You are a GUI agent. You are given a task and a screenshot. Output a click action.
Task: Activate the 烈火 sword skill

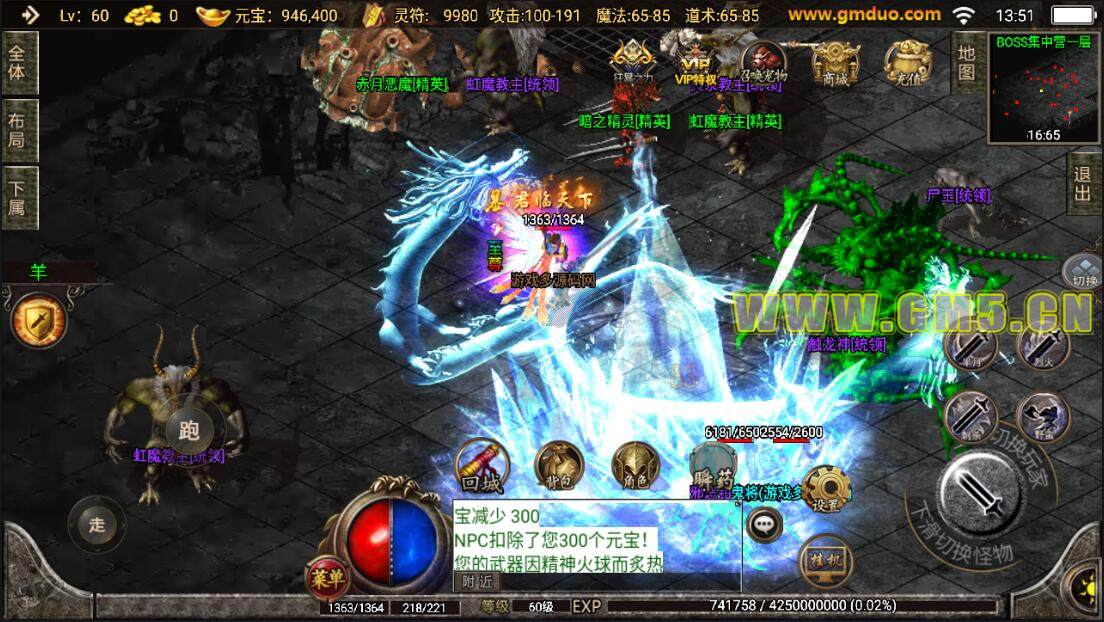(x=1042, y=347)
